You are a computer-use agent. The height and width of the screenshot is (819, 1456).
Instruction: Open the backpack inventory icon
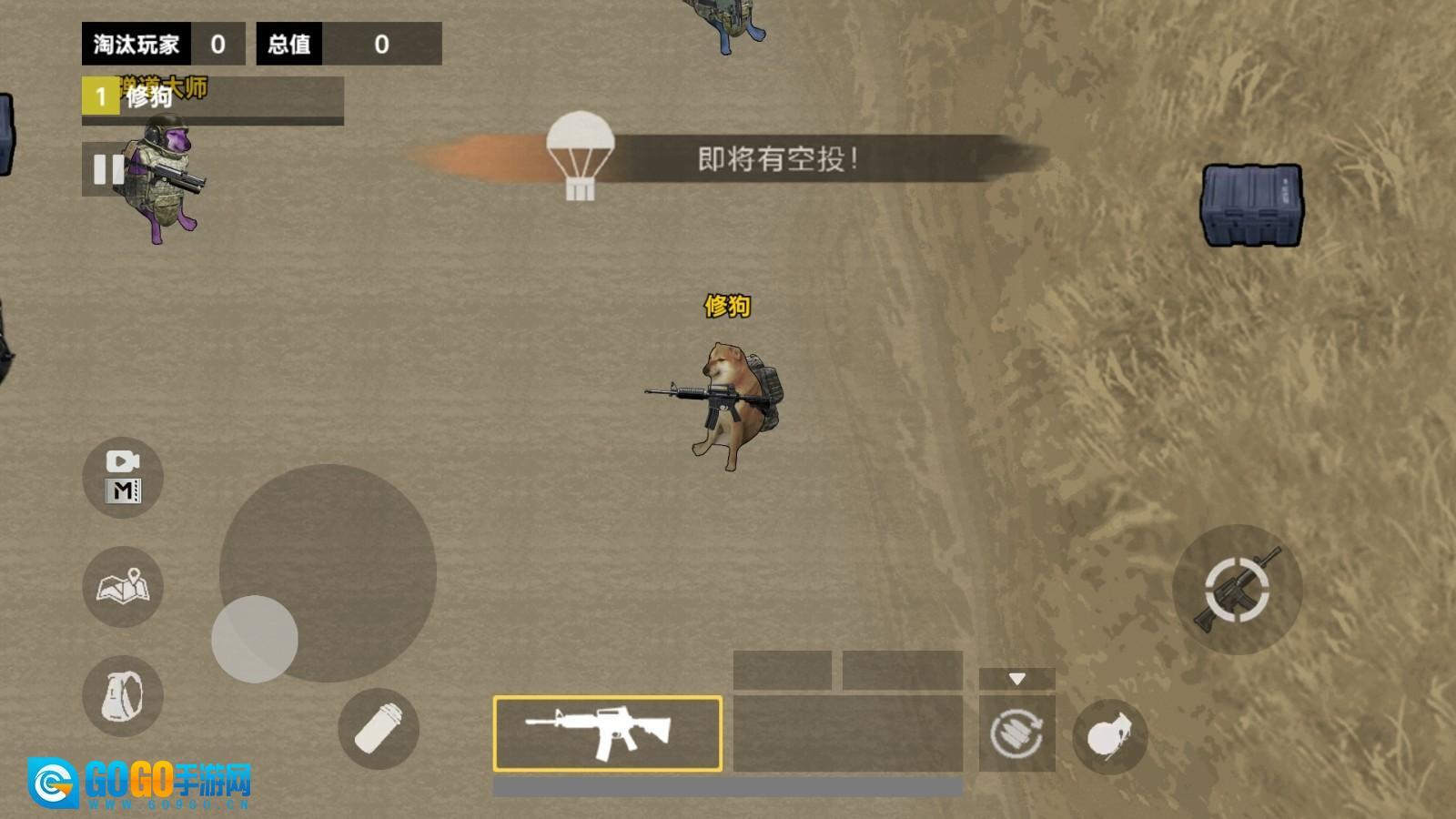(122, 696)
